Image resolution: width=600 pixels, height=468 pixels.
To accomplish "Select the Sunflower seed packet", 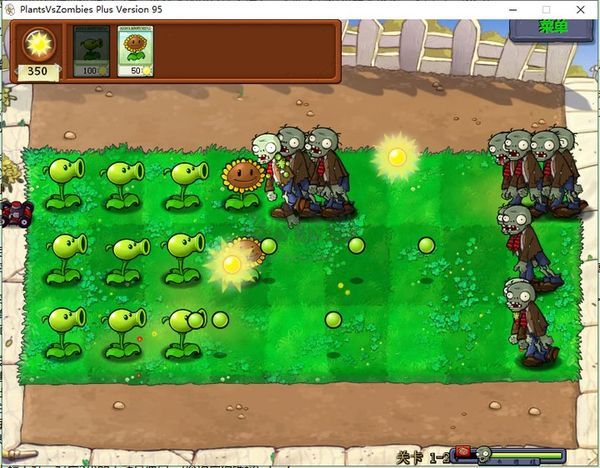I will tap(135, 51).
